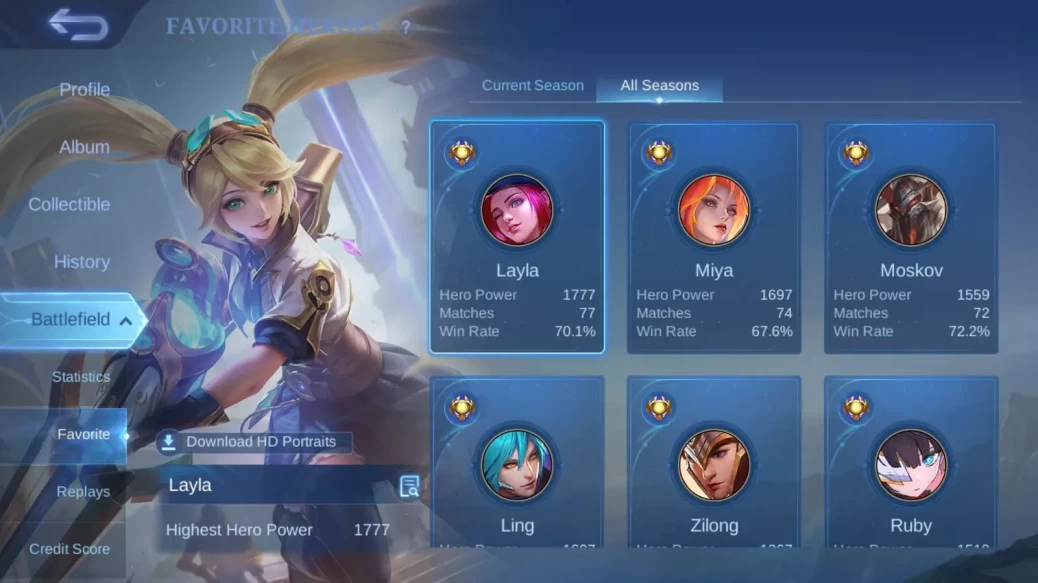Choose the Miya hero card
1038x583 pixels.
point(713,237)
